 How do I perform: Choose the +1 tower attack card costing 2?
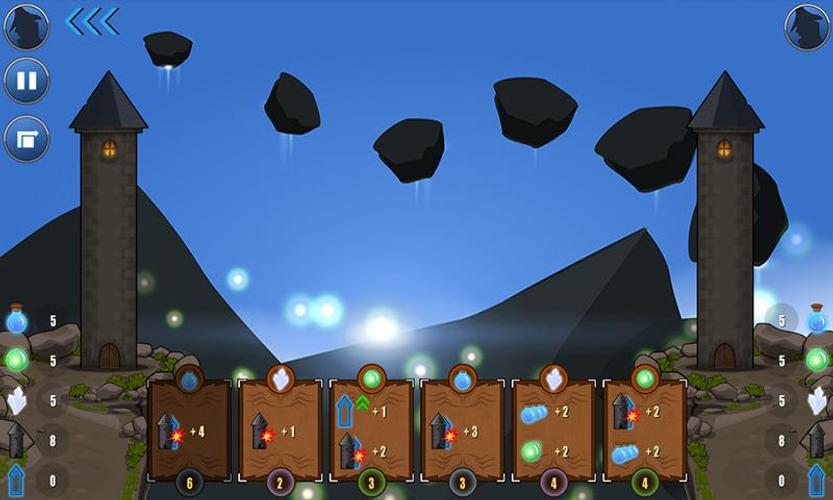(280, 430)
